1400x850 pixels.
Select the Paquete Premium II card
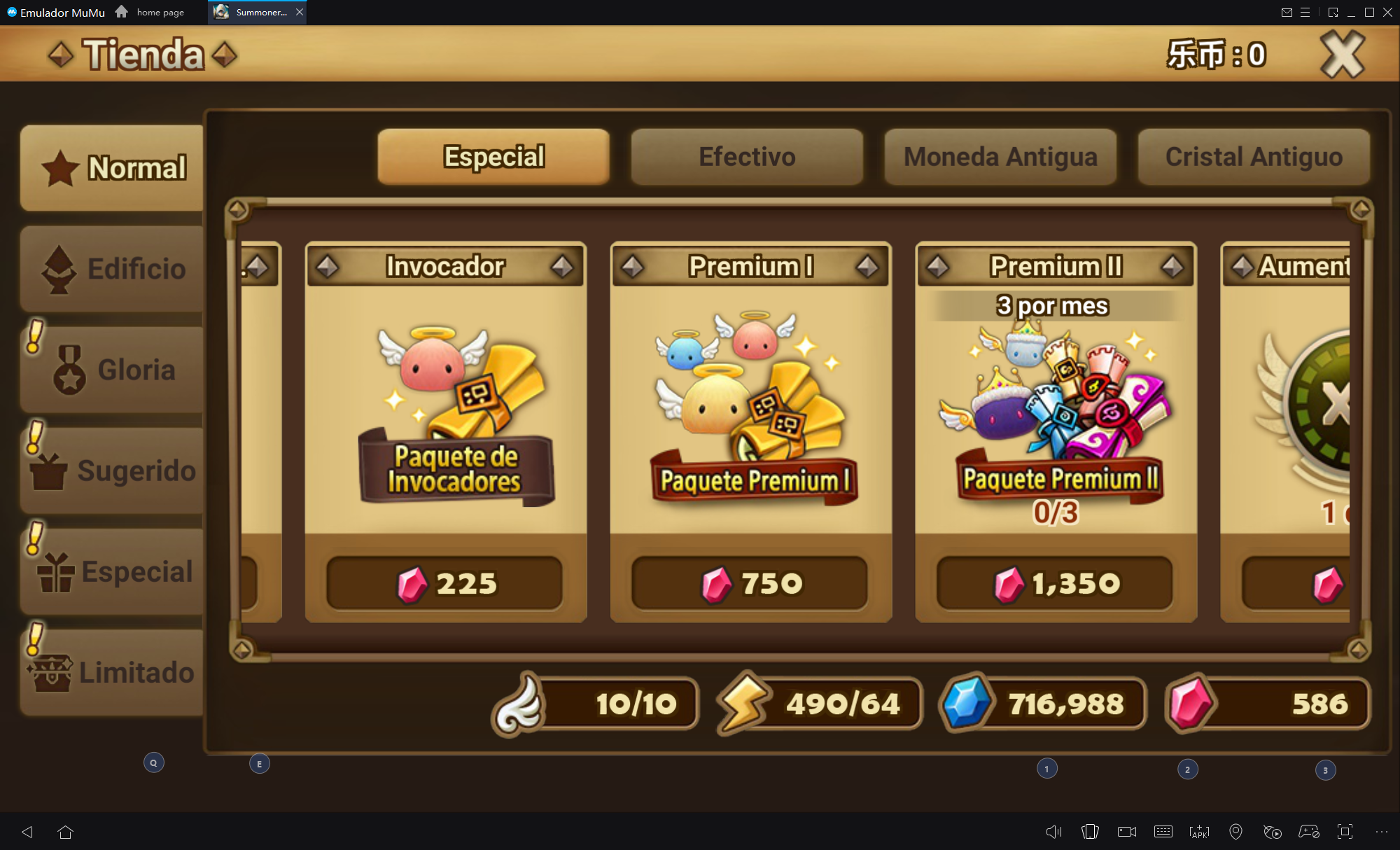pos(1056,413)
